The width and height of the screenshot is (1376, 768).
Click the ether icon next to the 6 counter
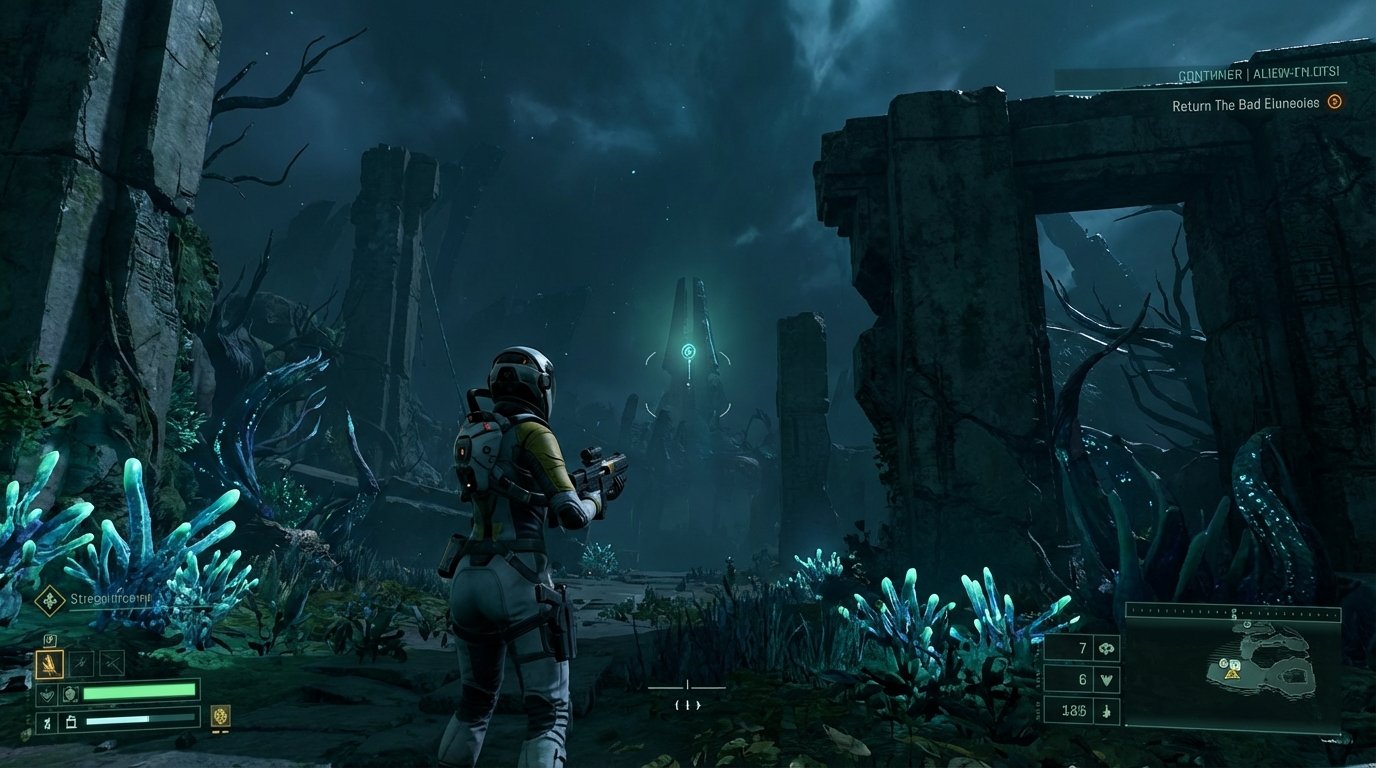[1106, 680]
